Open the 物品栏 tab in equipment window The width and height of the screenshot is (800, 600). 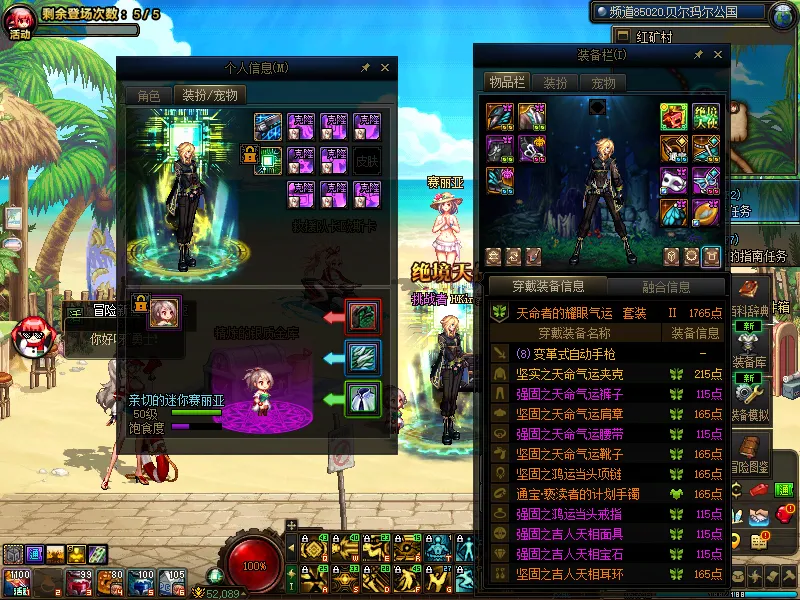(507, 82)
